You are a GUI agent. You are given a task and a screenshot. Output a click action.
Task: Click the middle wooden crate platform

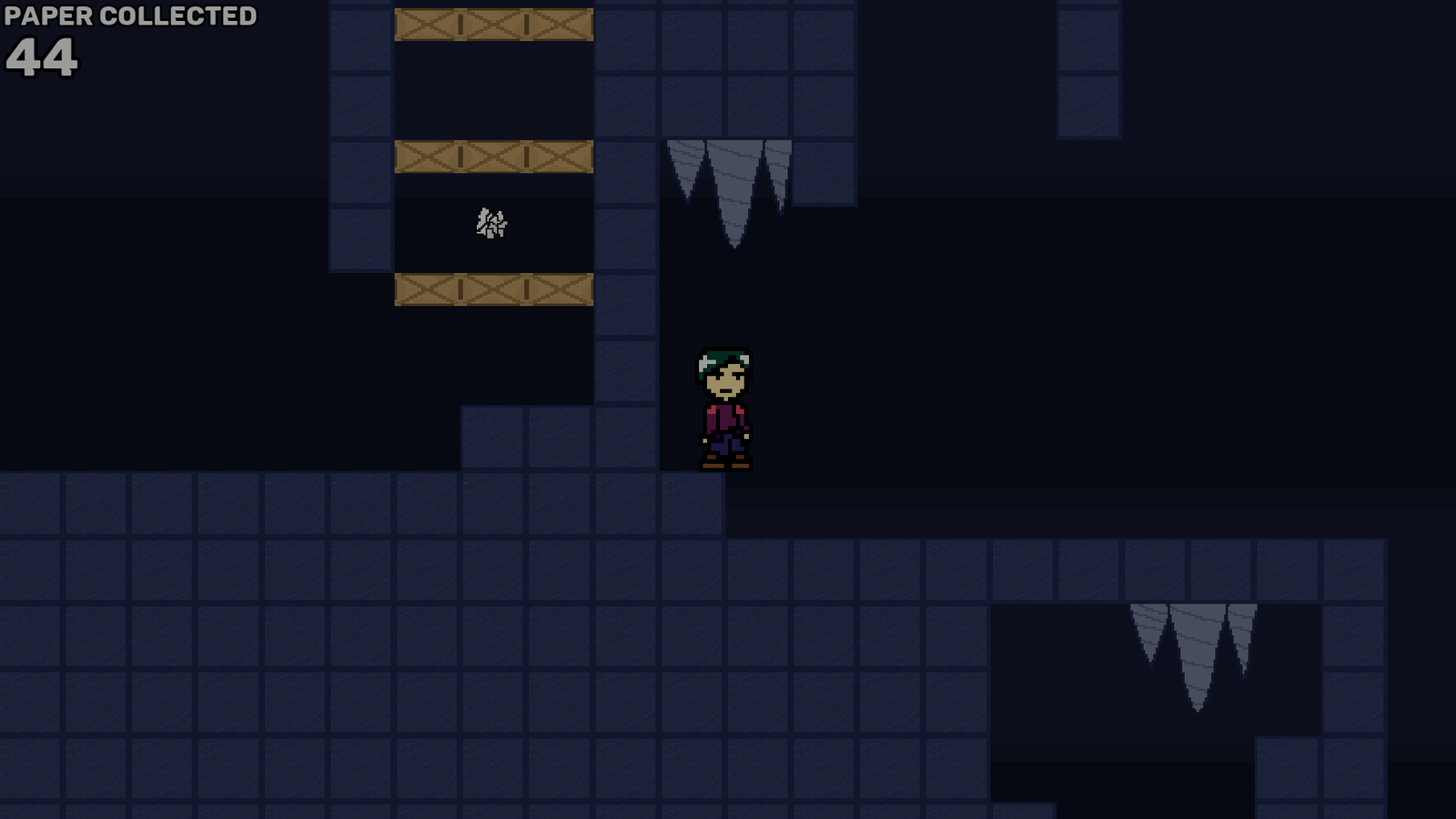pyautogui.click(x=491, y=157)
